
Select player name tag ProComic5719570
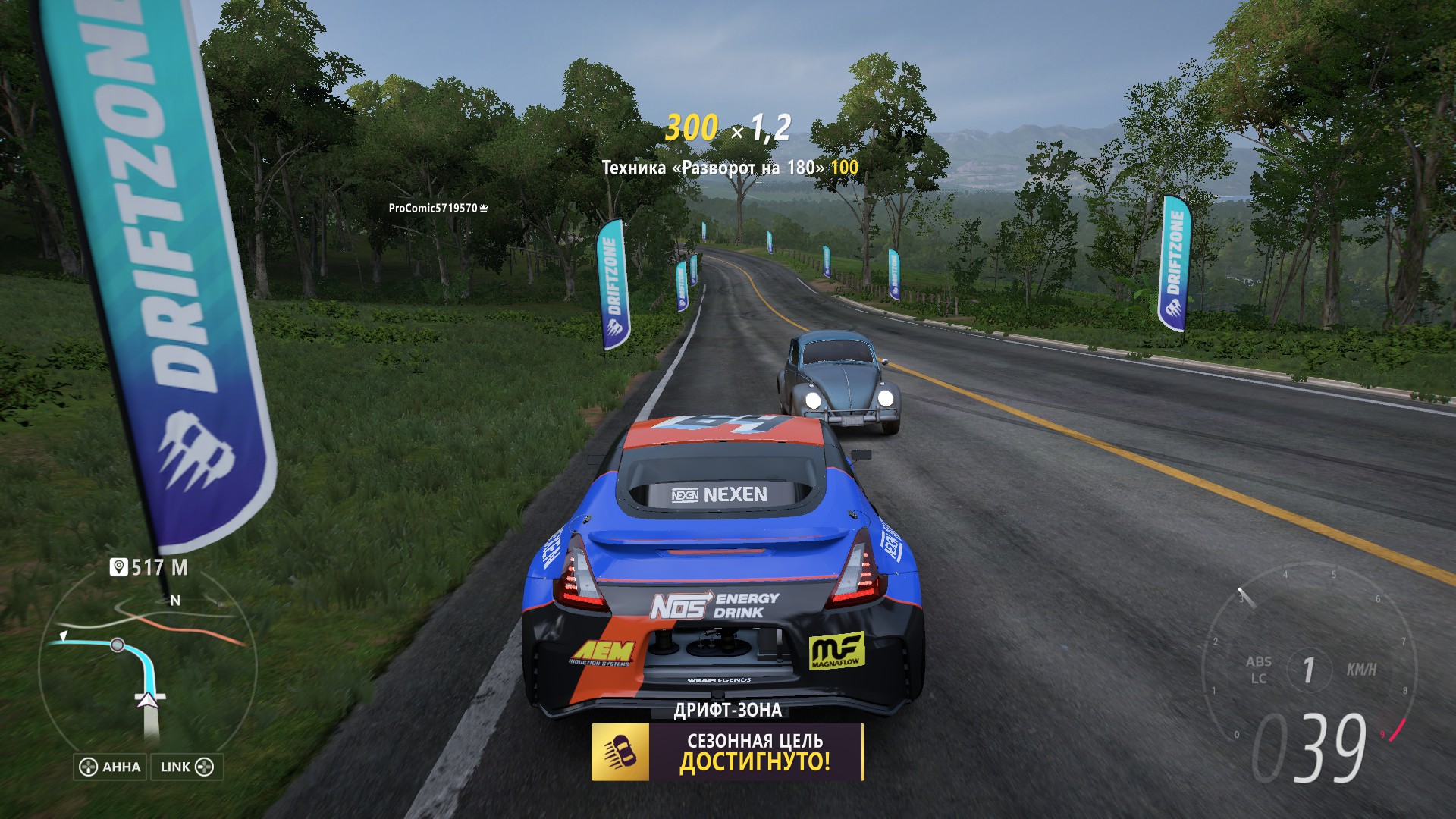[438, 208]
